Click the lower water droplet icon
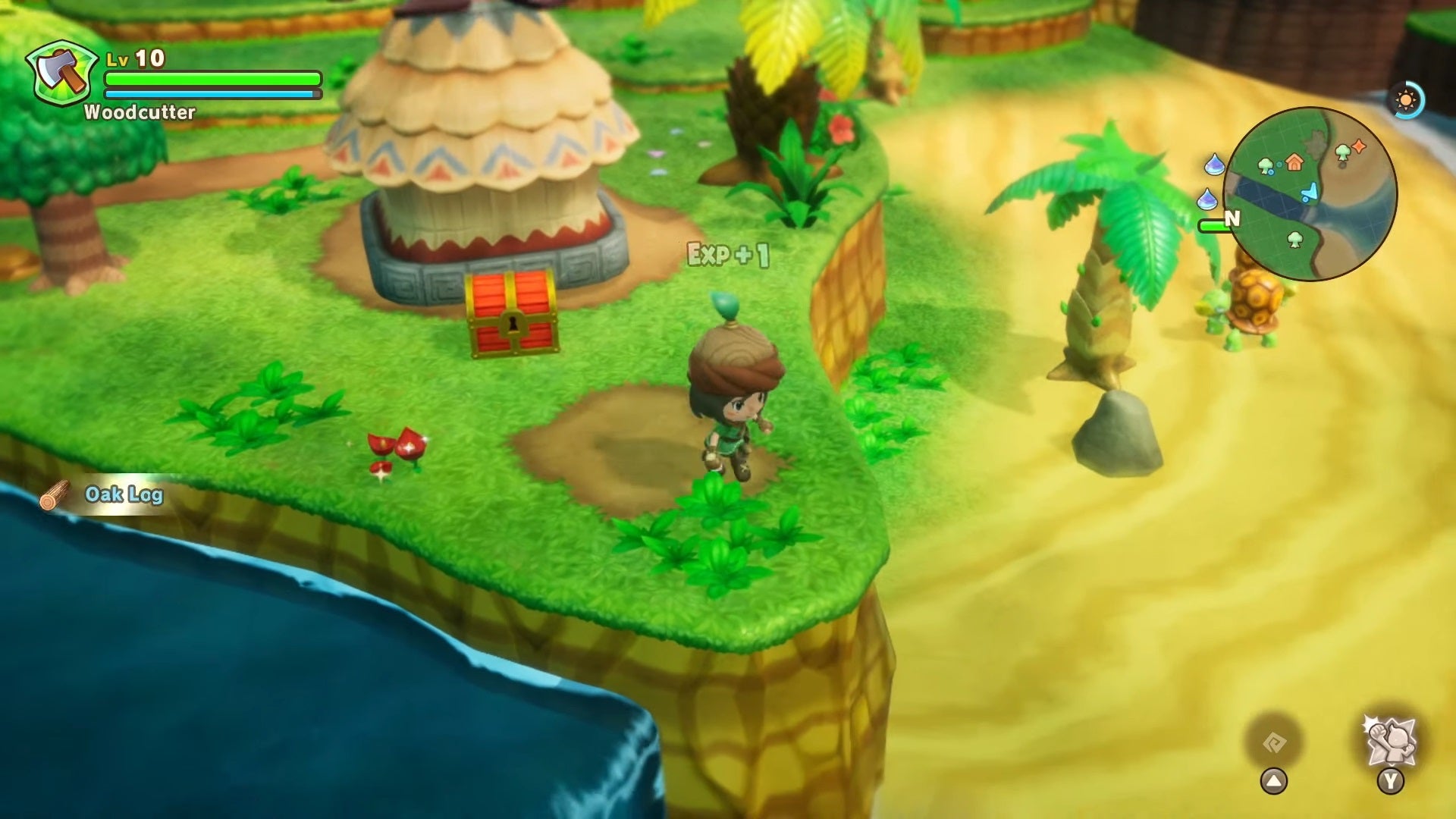The image size is (1456, 819). (x=1207, y=199)
